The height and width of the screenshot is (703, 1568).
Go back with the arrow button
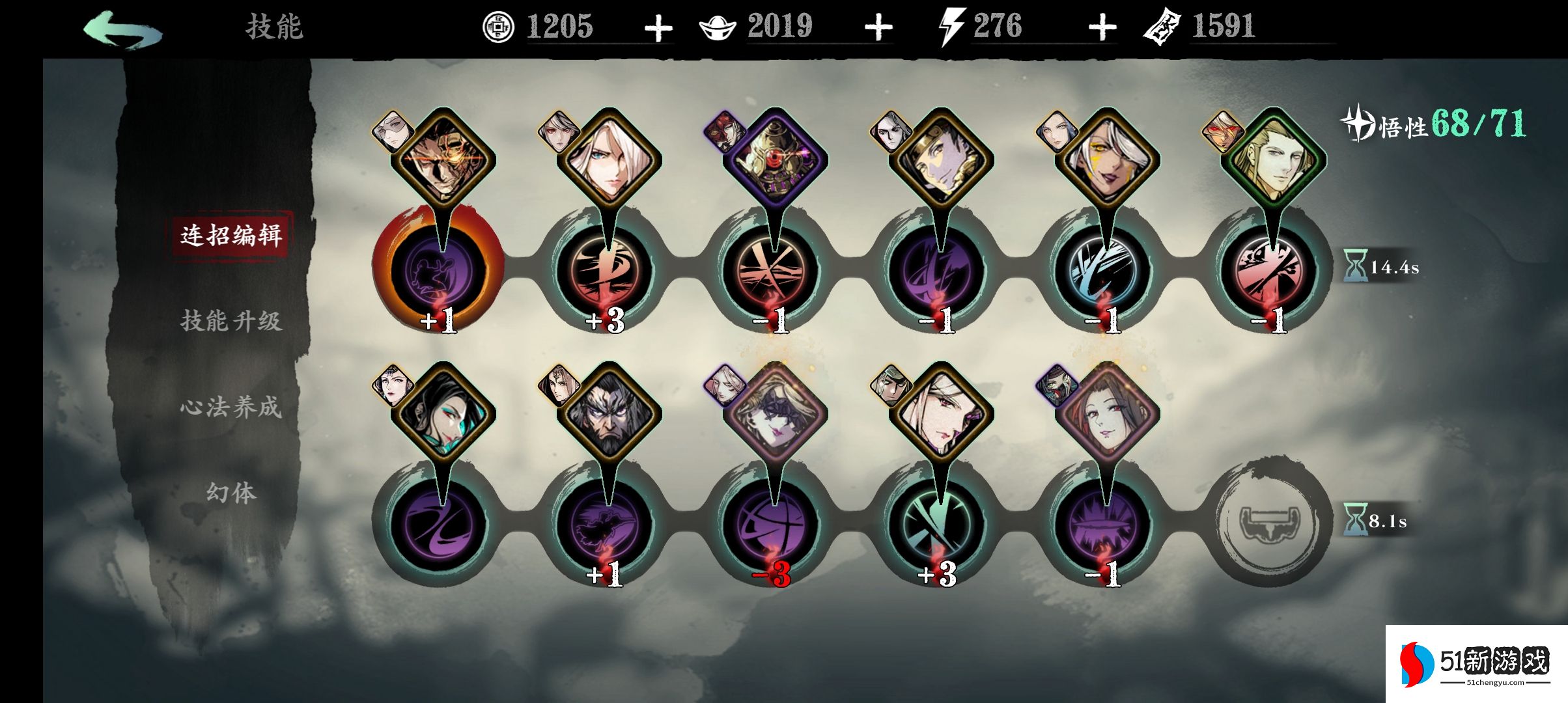pos(122,30)
